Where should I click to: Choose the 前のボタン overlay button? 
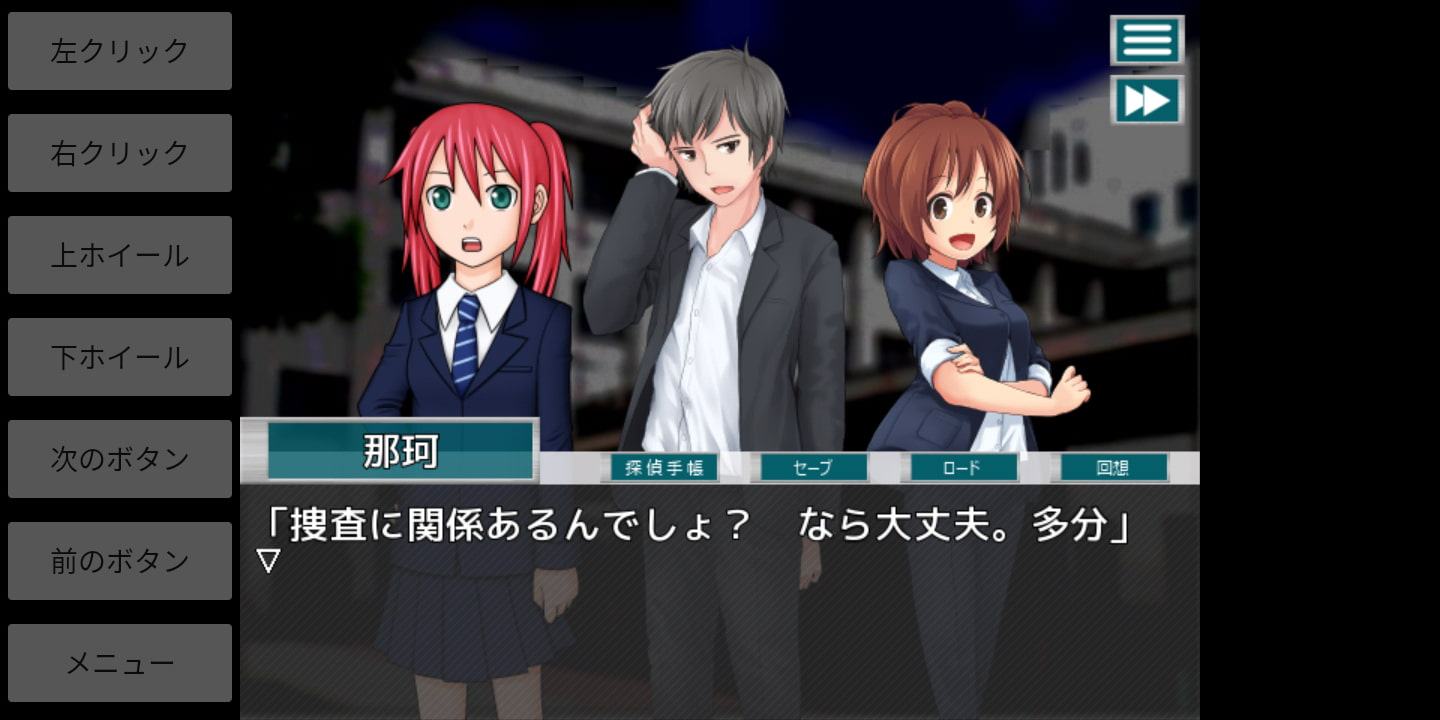point(120,561)
